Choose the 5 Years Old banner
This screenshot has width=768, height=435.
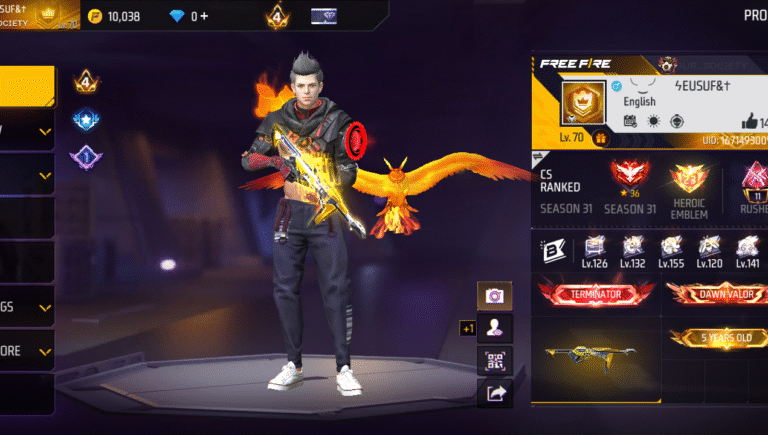point(716,338)
